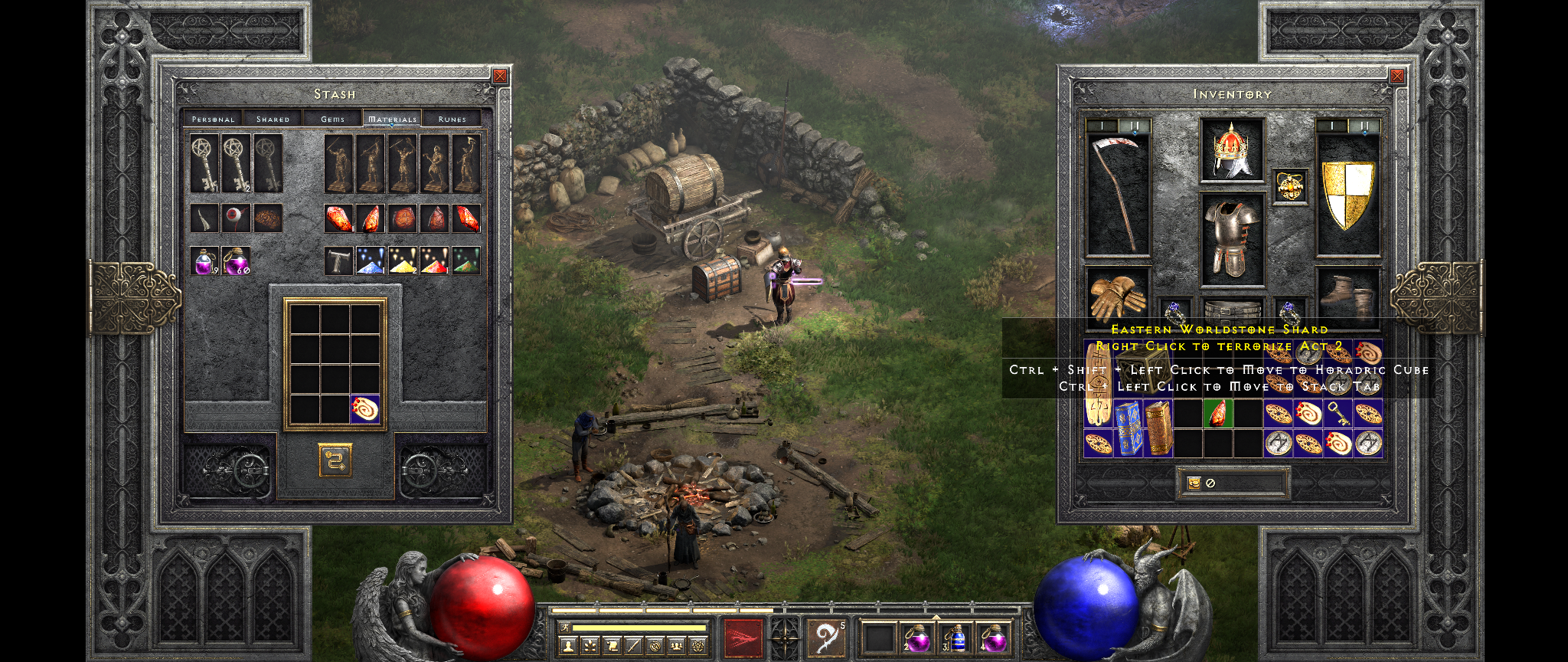The image size is (1568, 662).
Task: Select the eyeball material in the stash
Action: (236, 218)
